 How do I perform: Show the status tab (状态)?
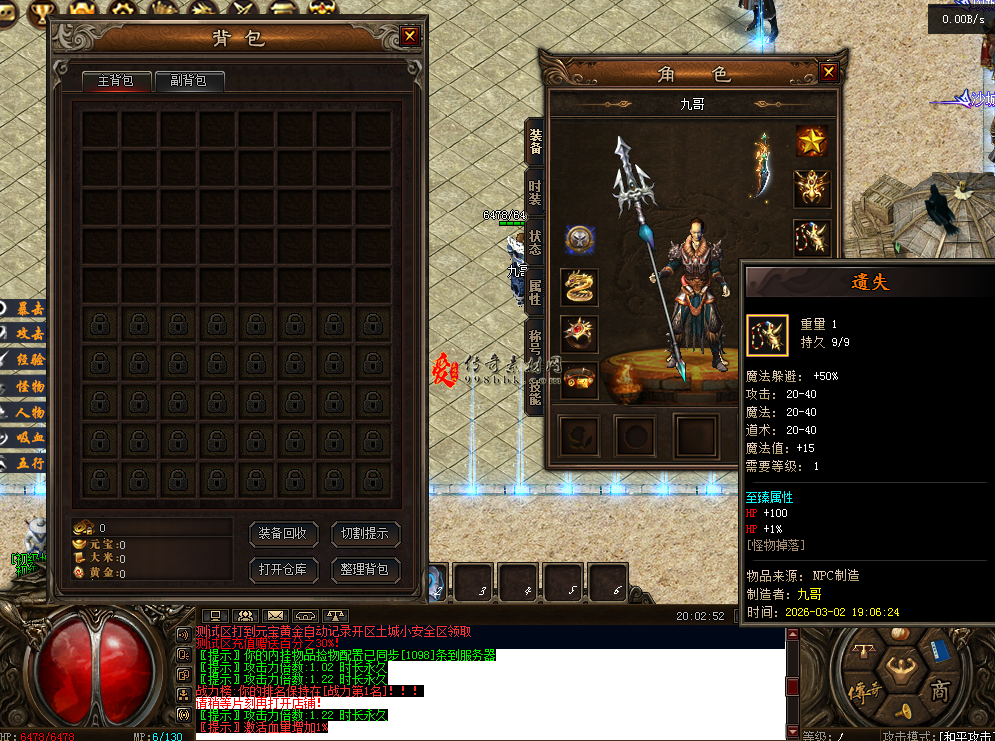click(535, 242)
